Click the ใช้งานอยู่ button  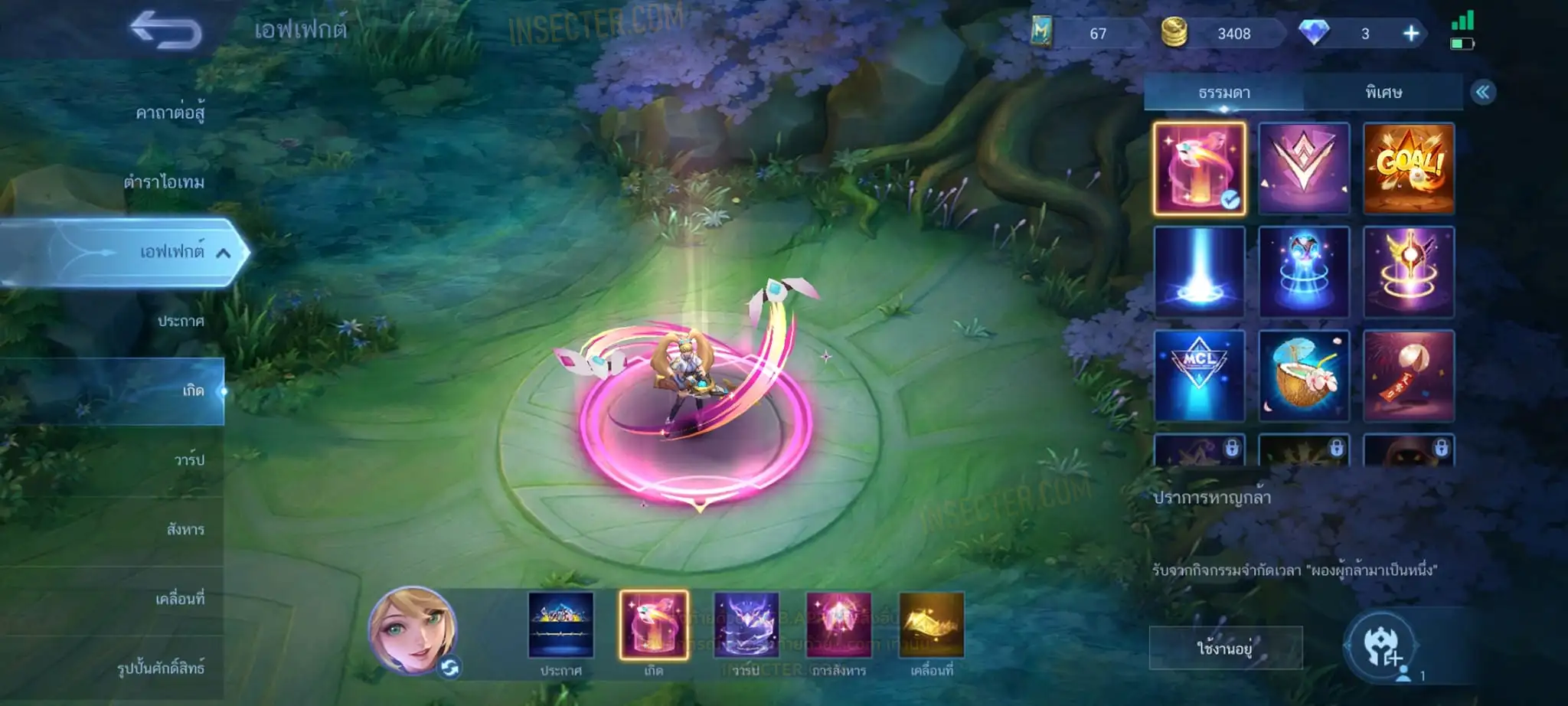1225,649
